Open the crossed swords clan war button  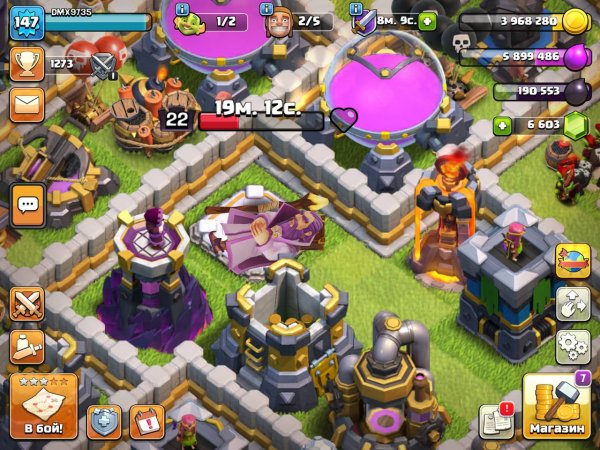[x=27, y=303]
